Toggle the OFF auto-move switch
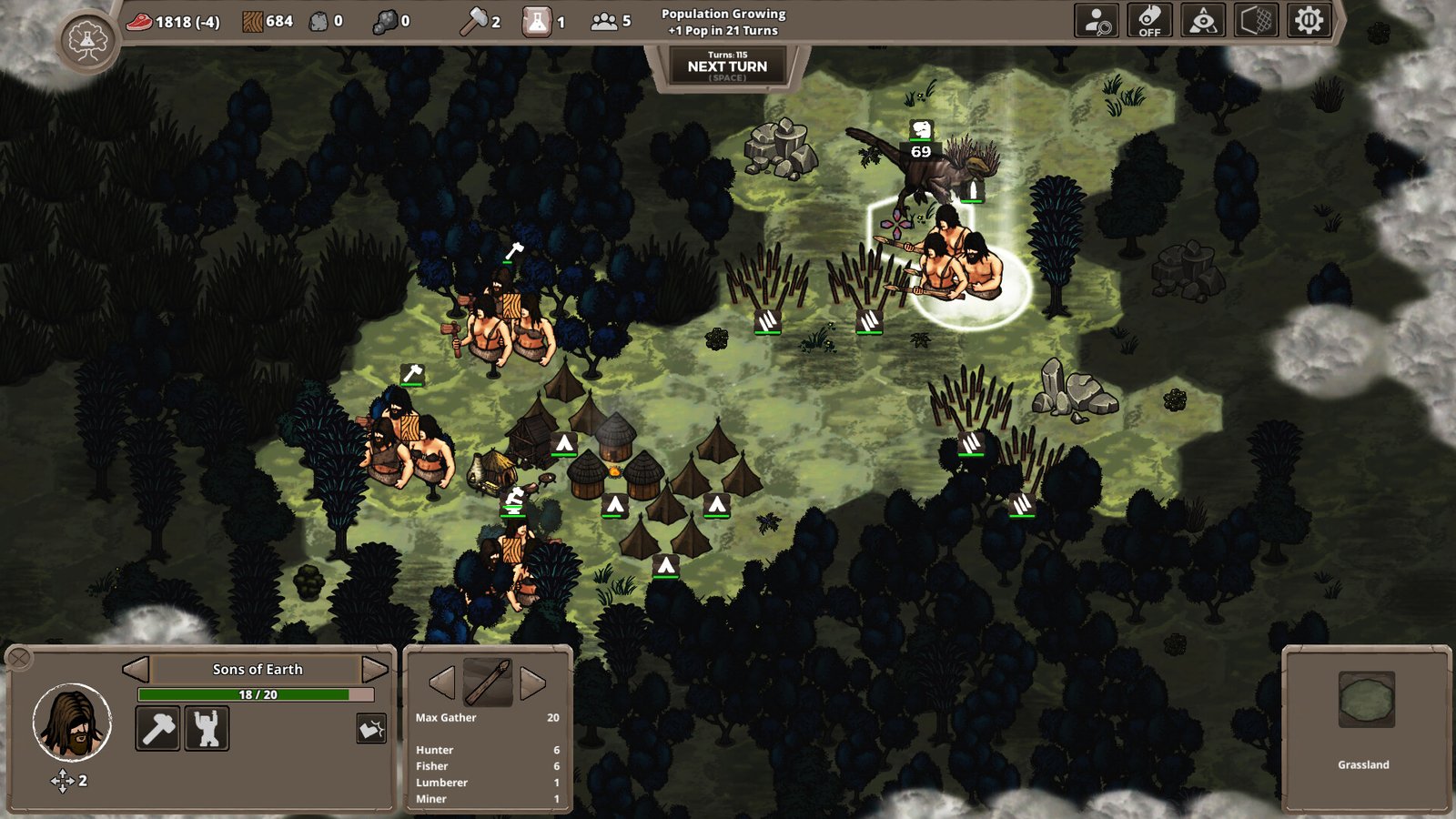The image size is (1456, 819). 1148,22
